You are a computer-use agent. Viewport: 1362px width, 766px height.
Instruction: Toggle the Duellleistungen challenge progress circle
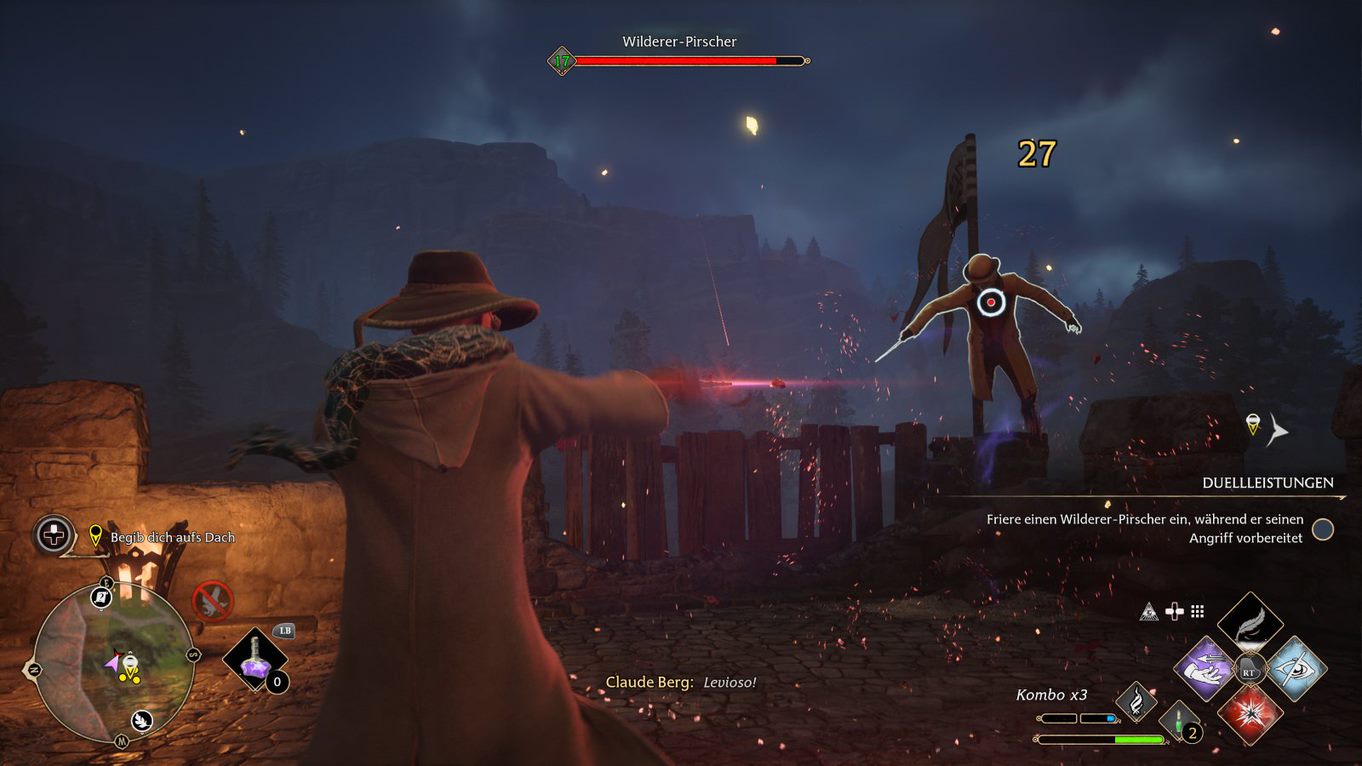(x=1324, y=530)
